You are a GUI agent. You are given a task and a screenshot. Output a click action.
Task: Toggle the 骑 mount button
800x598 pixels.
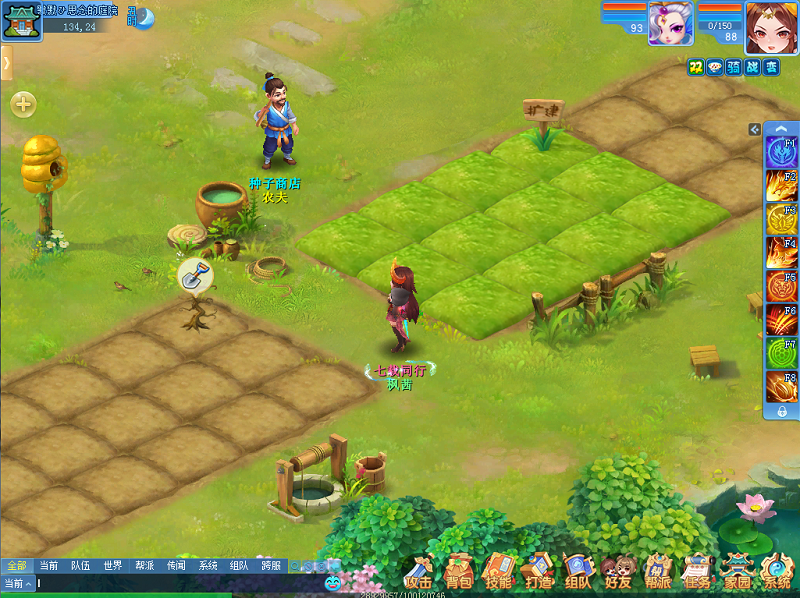click(x=735, y=67)
